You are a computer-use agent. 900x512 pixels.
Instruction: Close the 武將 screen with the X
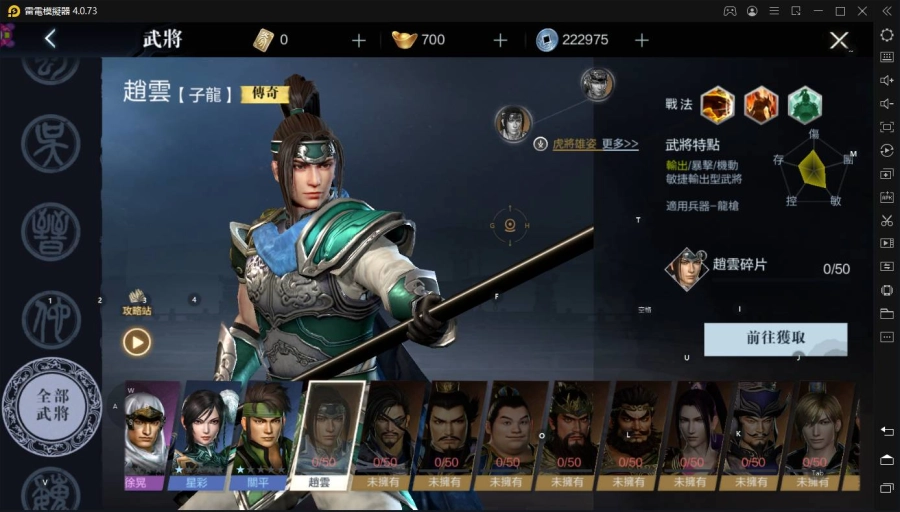point(838,41)
